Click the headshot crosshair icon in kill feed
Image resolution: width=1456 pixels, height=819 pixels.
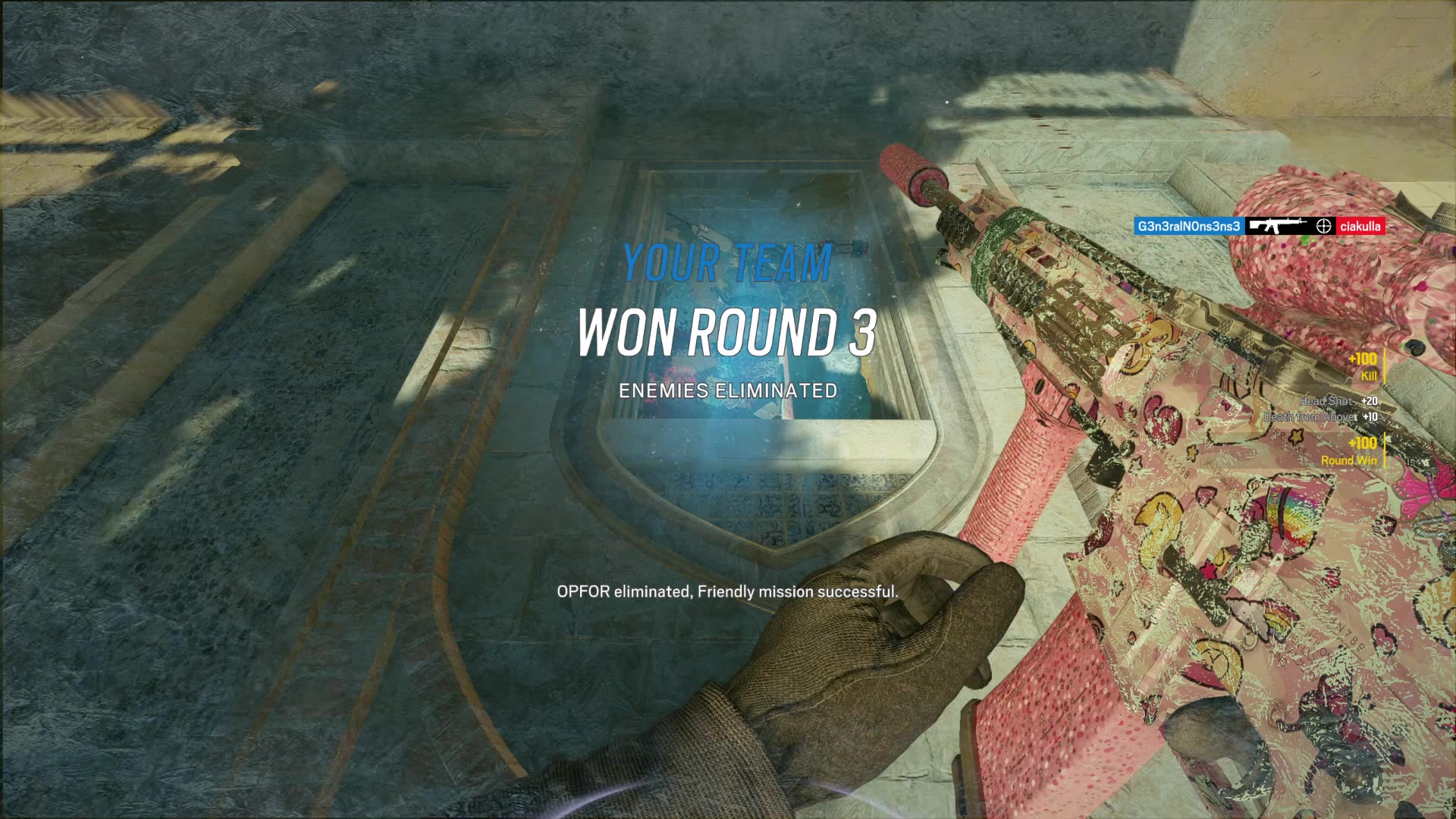click(x=1324, y=226)
